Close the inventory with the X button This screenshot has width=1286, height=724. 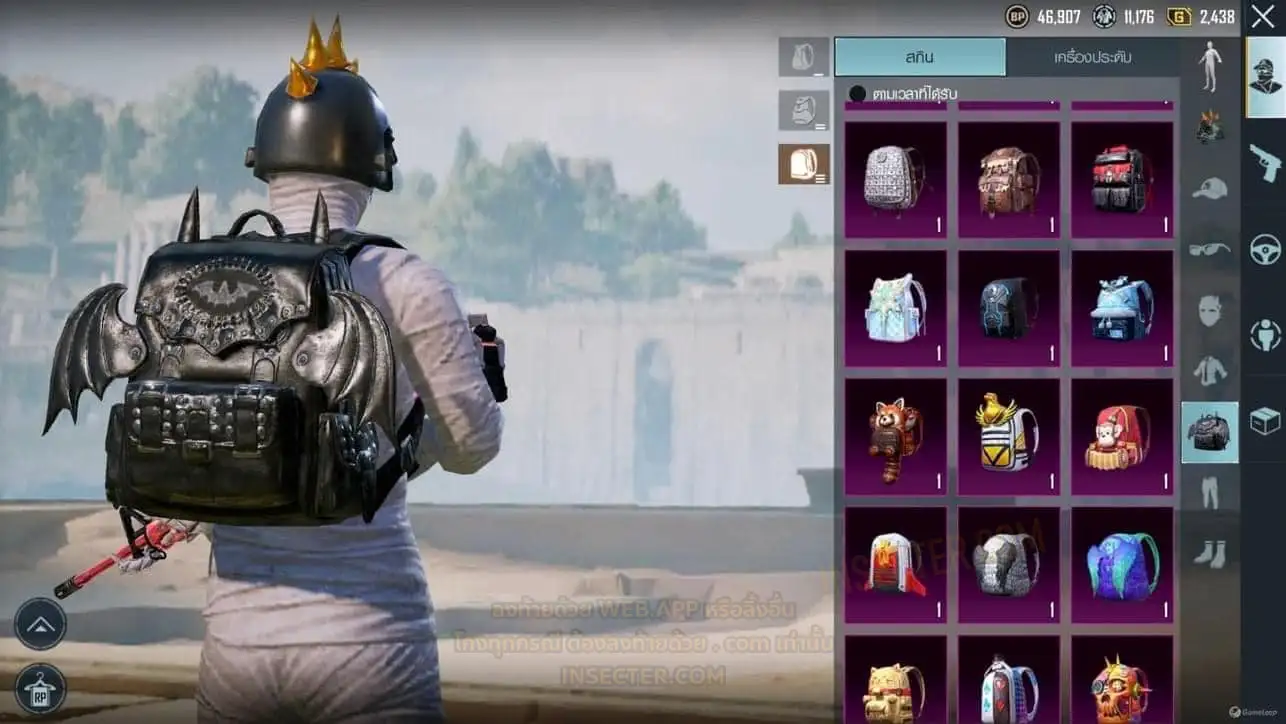pyautogui.click(x=1263, y=16)
